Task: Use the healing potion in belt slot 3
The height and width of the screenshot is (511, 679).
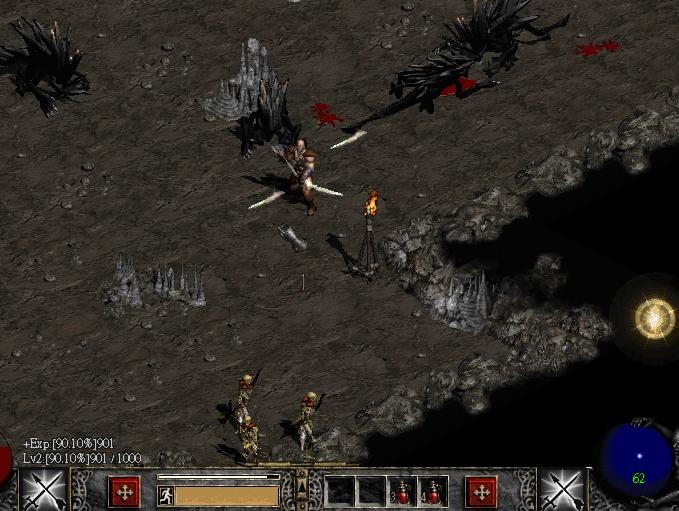Action: 404,492
